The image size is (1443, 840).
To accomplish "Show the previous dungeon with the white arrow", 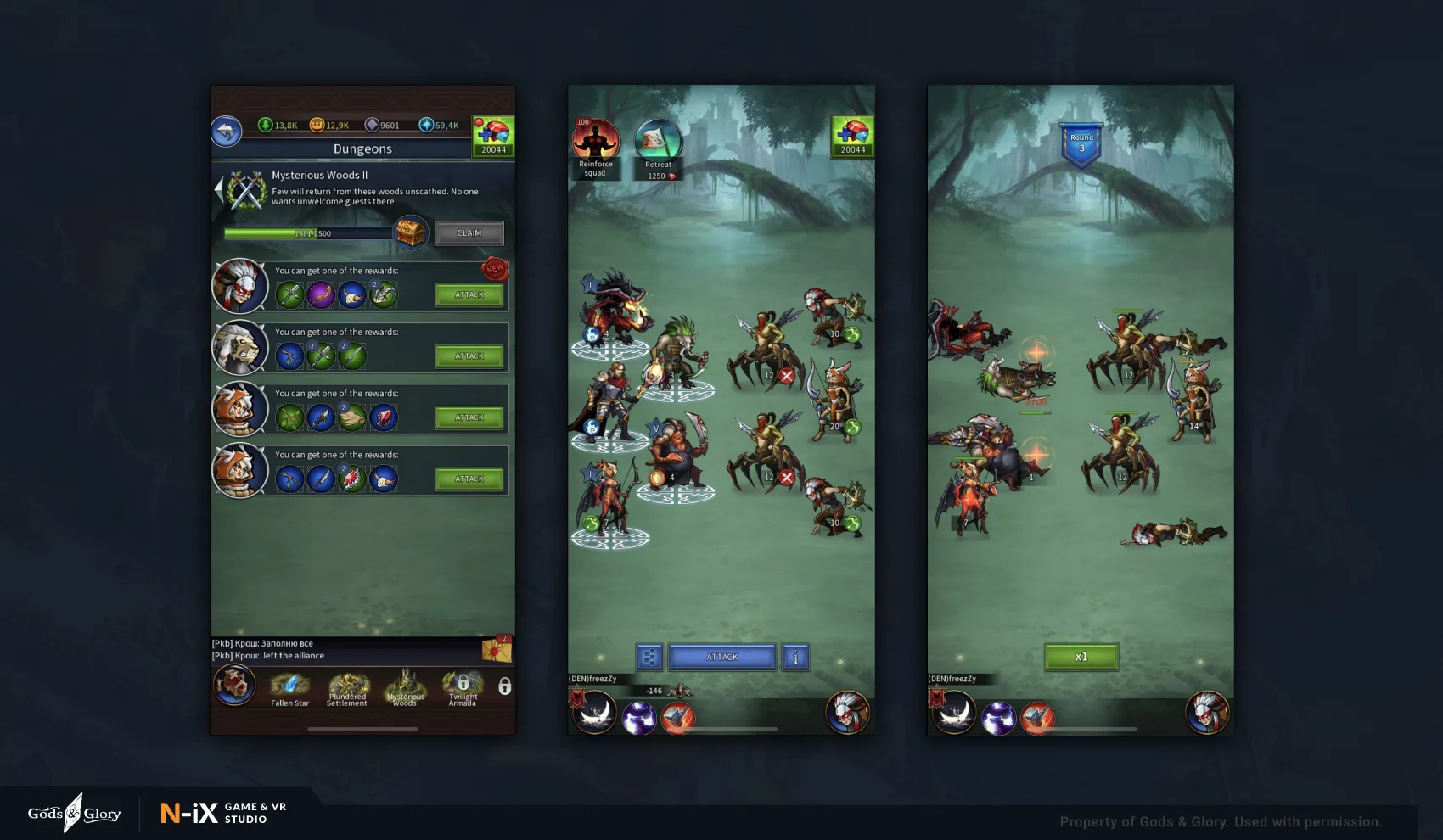I will [x=219, y=189].
